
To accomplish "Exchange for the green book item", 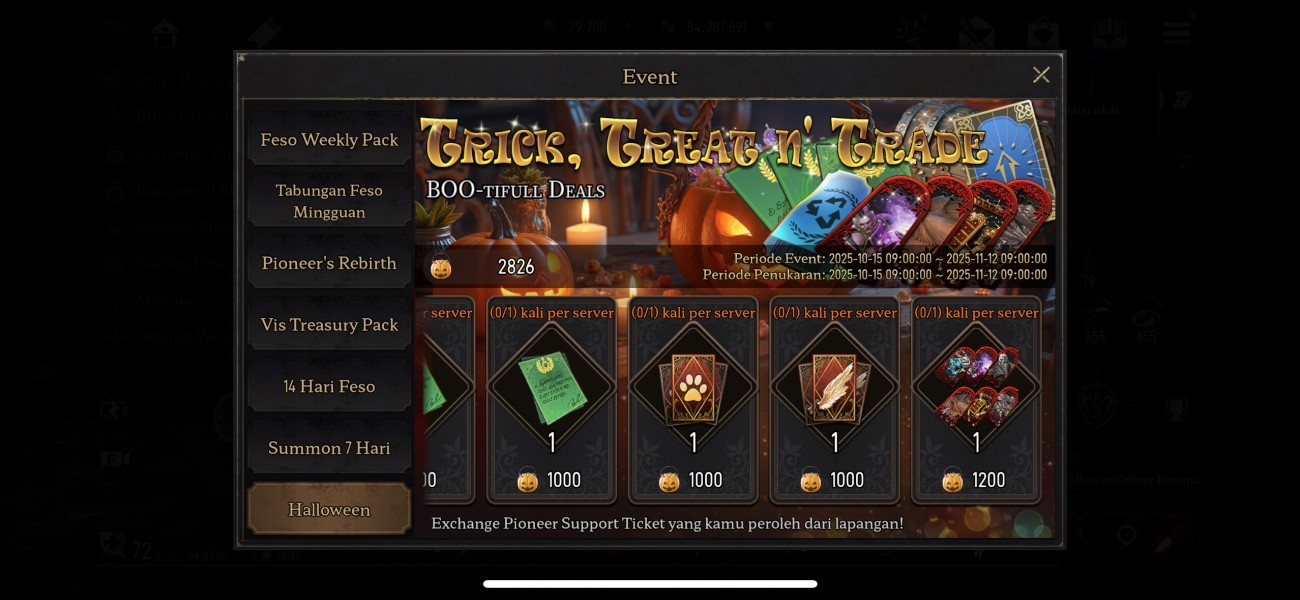I will pyautogui.click(x=552, y=398).
